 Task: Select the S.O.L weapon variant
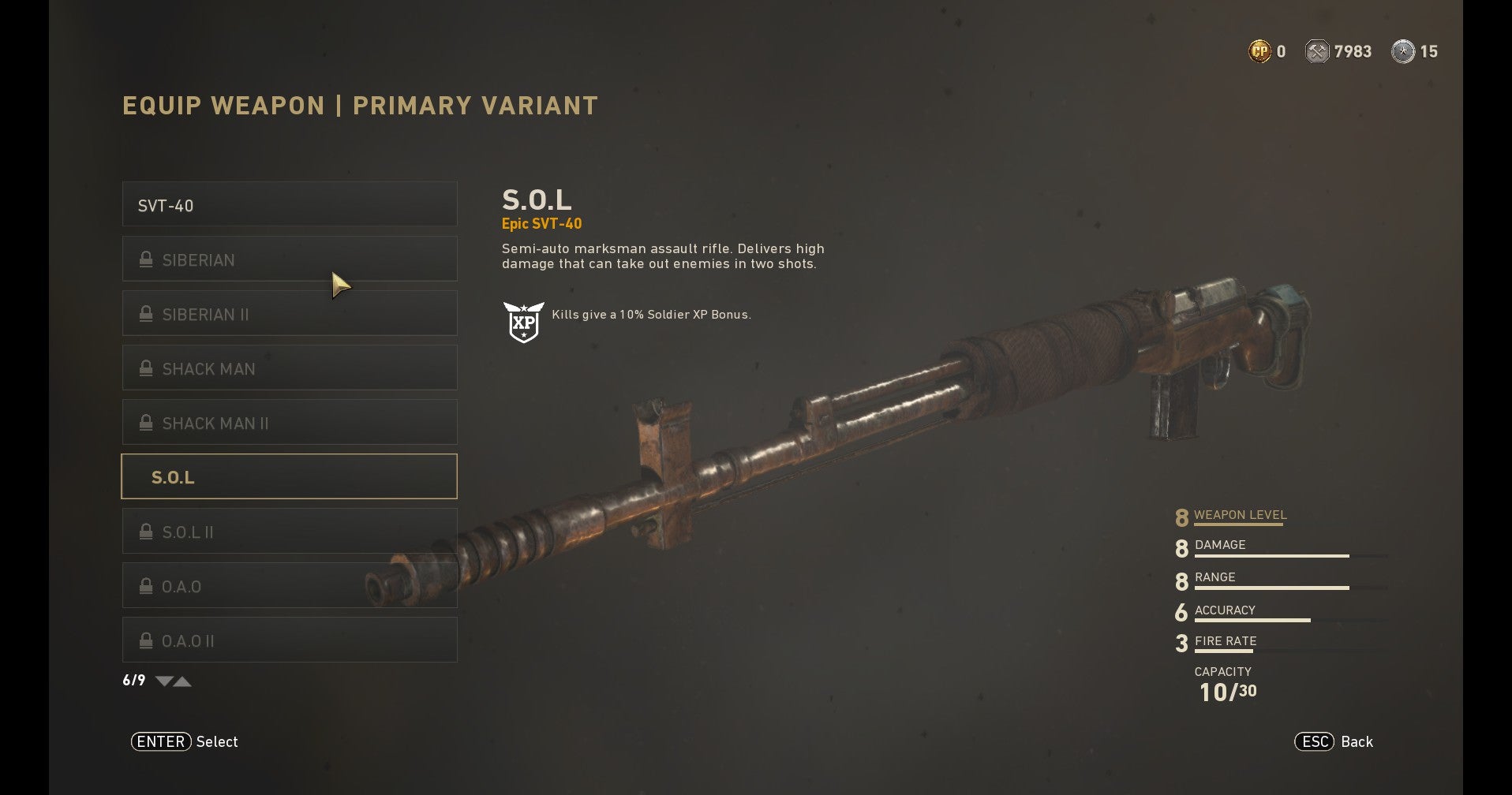pyautogui.click(x=289, y=476)
